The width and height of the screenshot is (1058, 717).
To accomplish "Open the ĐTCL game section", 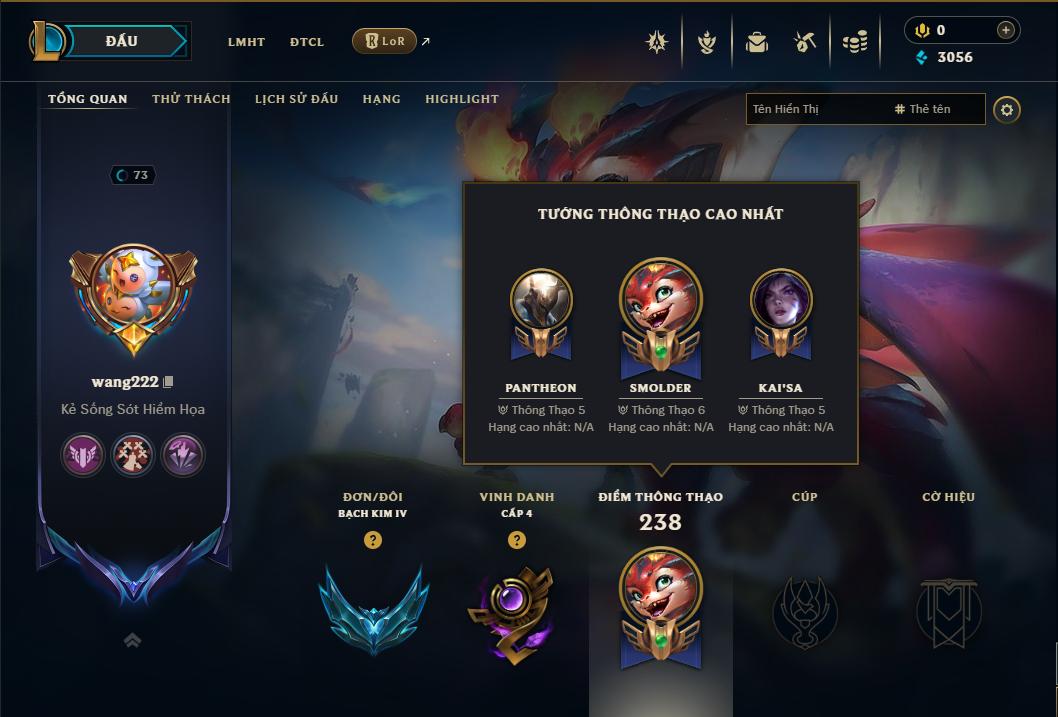I will point(307,42).
